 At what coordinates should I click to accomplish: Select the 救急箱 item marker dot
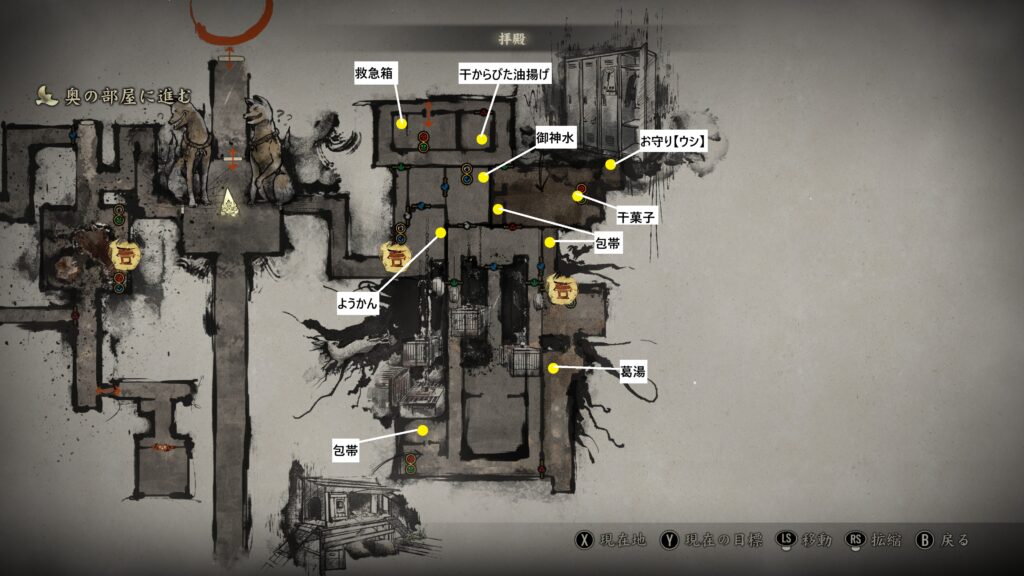pos(401,124)
